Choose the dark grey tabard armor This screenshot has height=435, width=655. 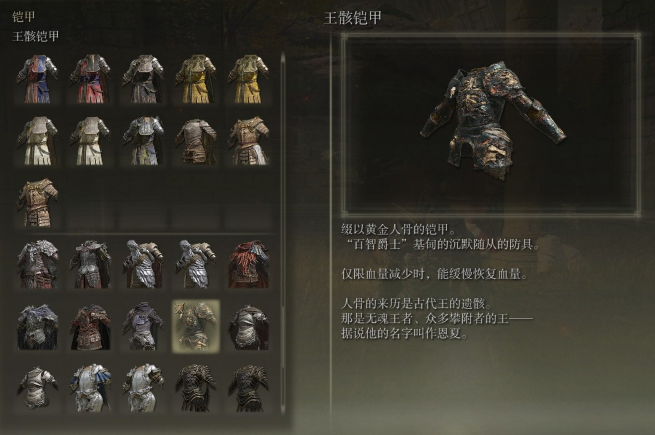(x=143, y=79)
